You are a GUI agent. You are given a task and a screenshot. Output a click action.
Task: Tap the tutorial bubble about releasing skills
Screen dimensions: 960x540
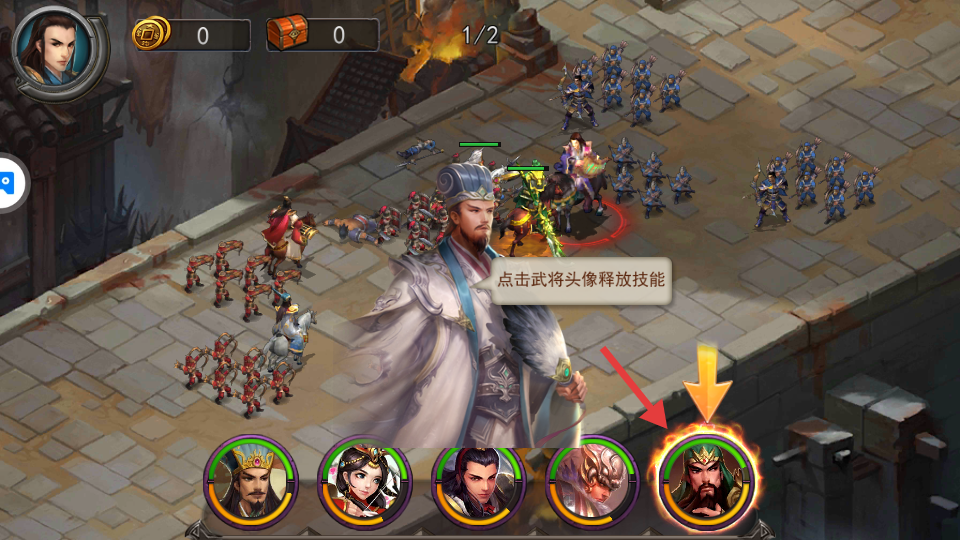point(580,280)
